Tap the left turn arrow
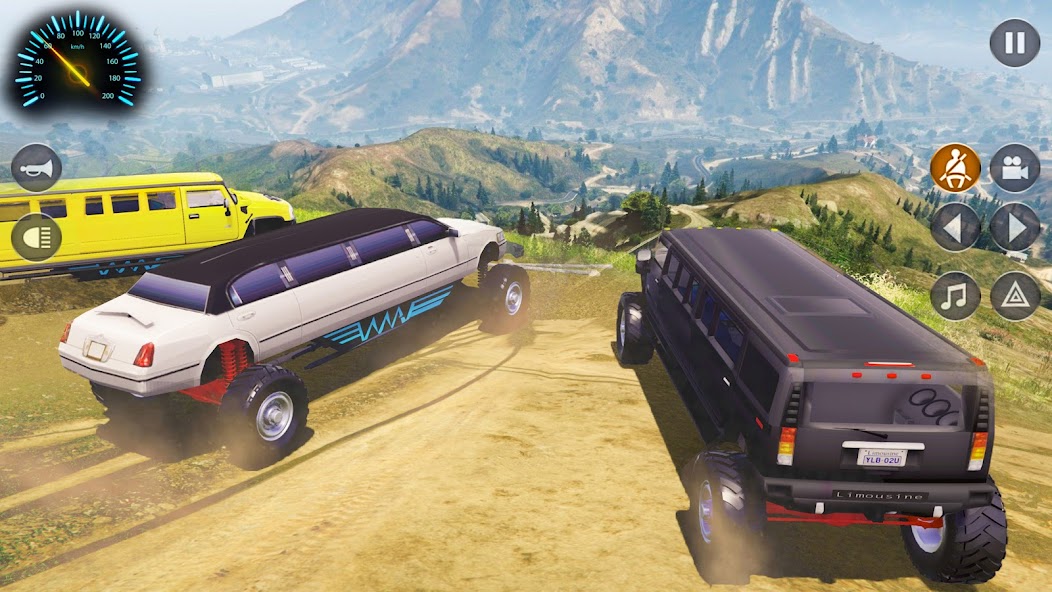 (955, 228)
